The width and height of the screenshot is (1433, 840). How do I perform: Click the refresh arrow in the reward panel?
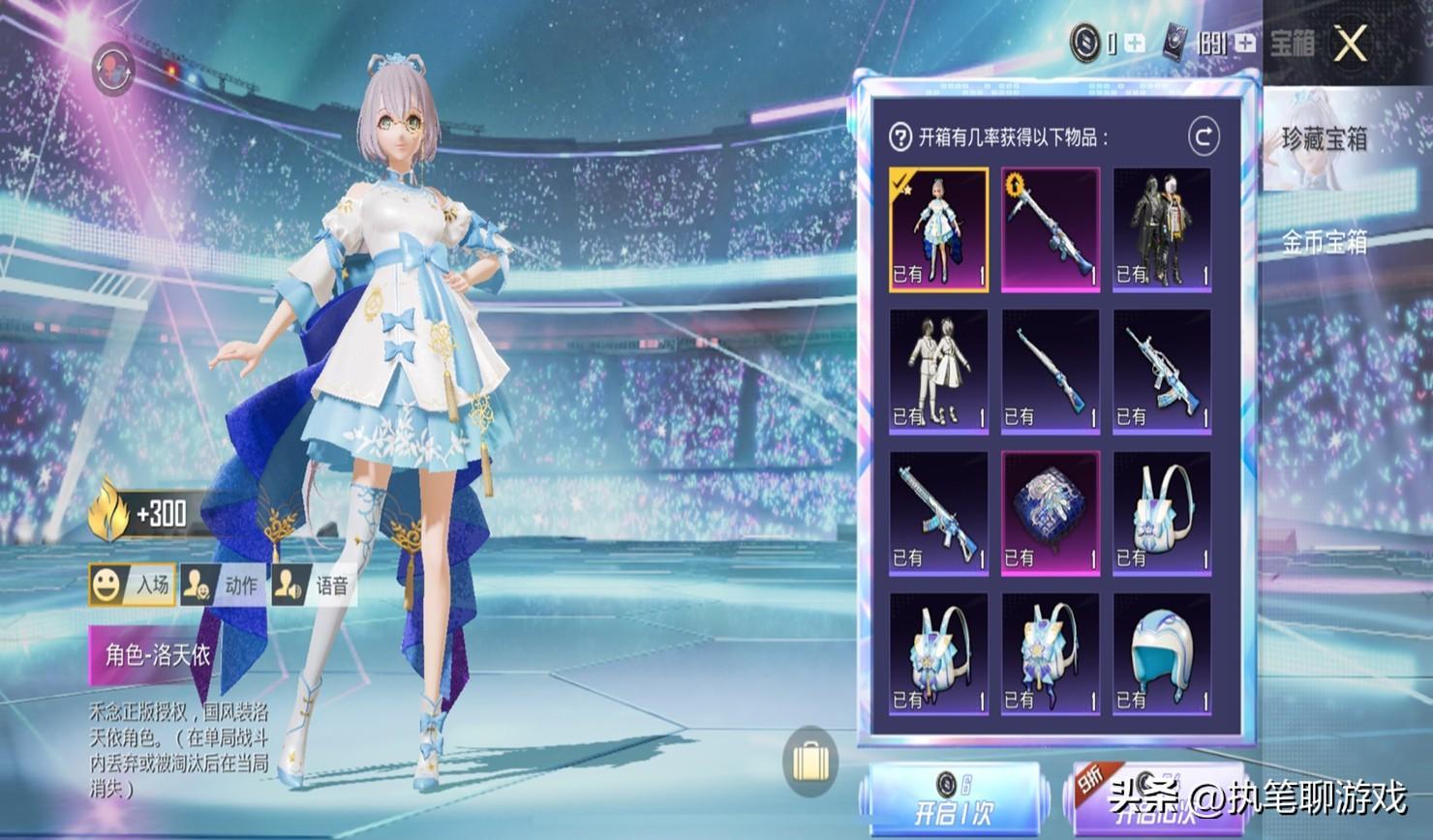tap(1204, 137)
